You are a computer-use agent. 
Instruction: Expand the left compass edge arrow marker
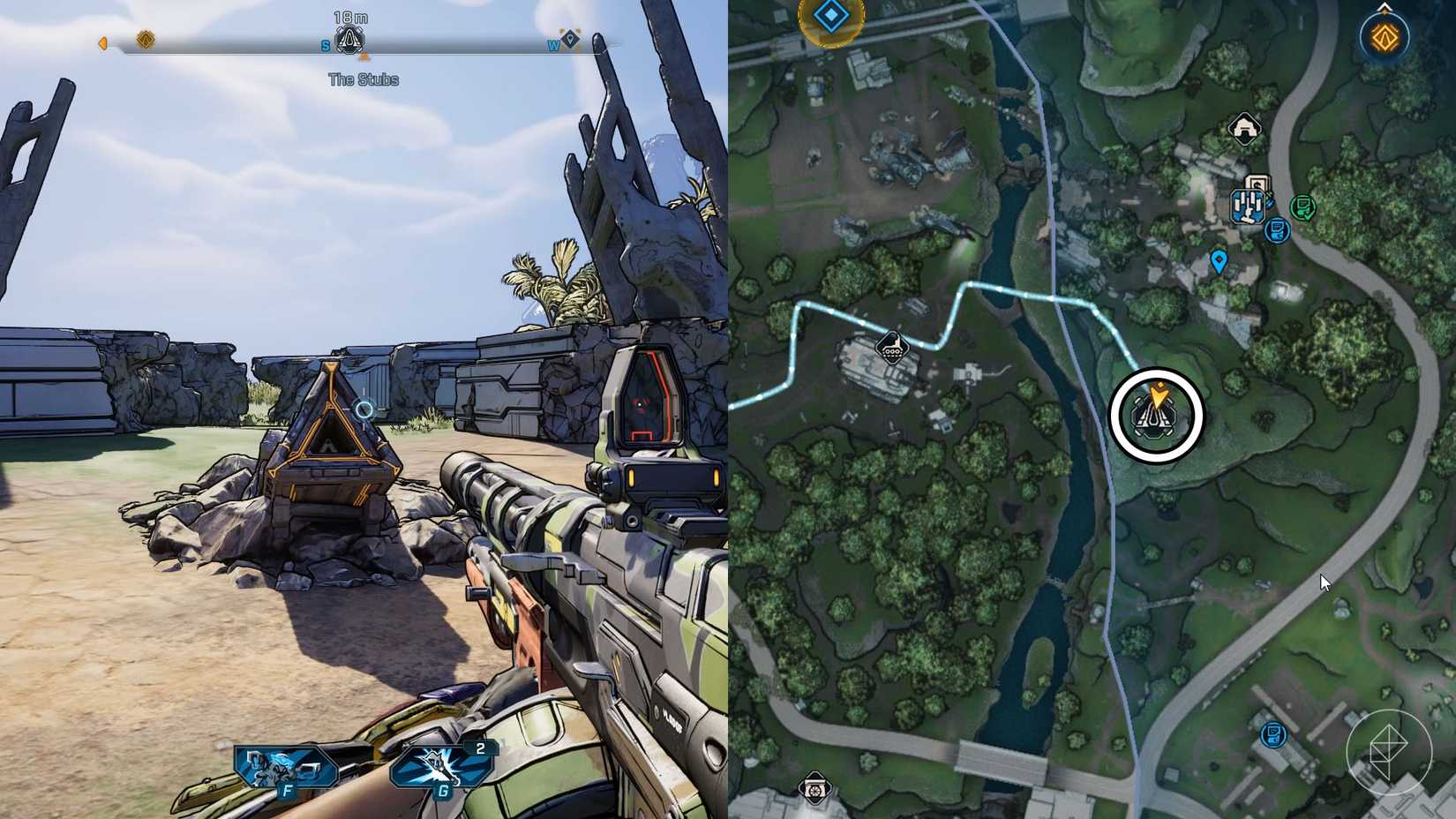pyautogui.click(x=102, y=43)
